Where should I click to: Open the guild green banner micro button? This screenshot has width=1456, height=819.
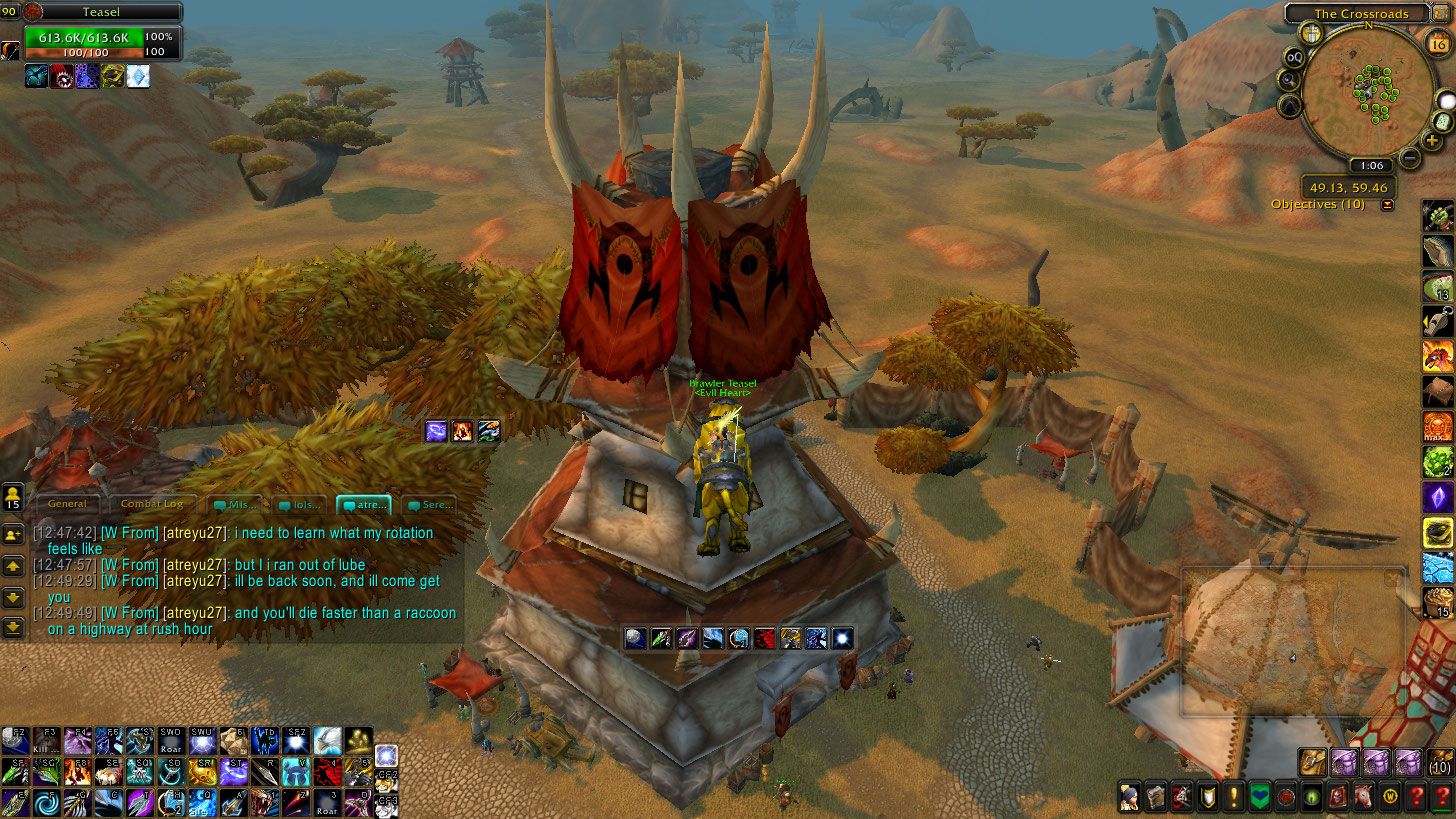pyautogui.click(x=1259, y=797)
